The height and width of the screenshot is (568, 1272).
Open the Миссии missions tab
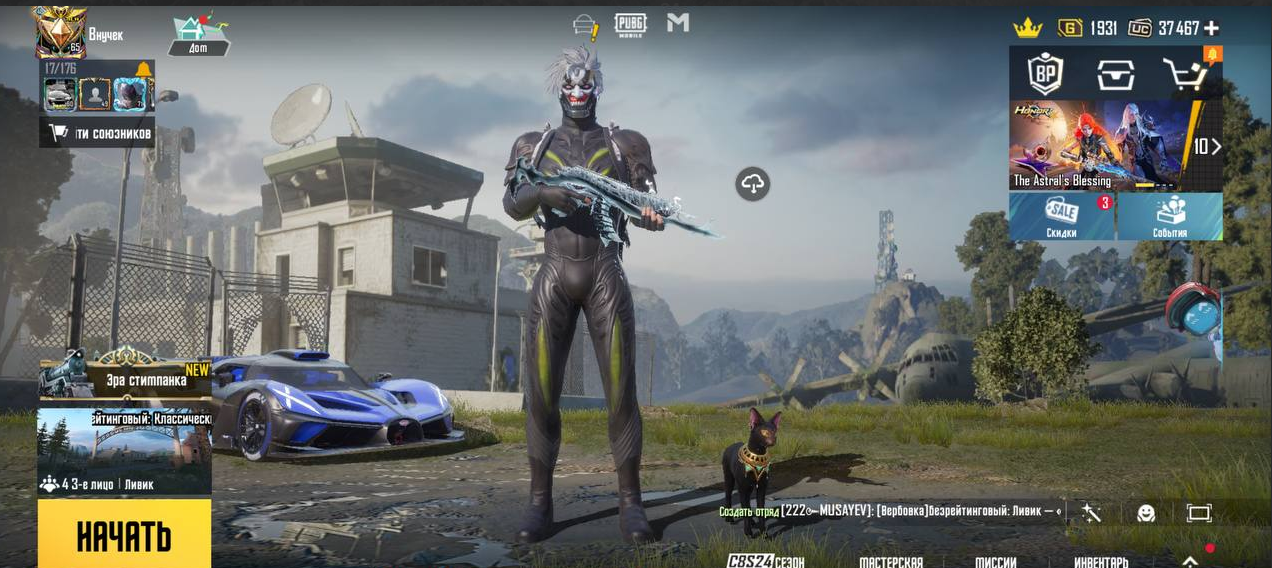click(x=996, y=561)
